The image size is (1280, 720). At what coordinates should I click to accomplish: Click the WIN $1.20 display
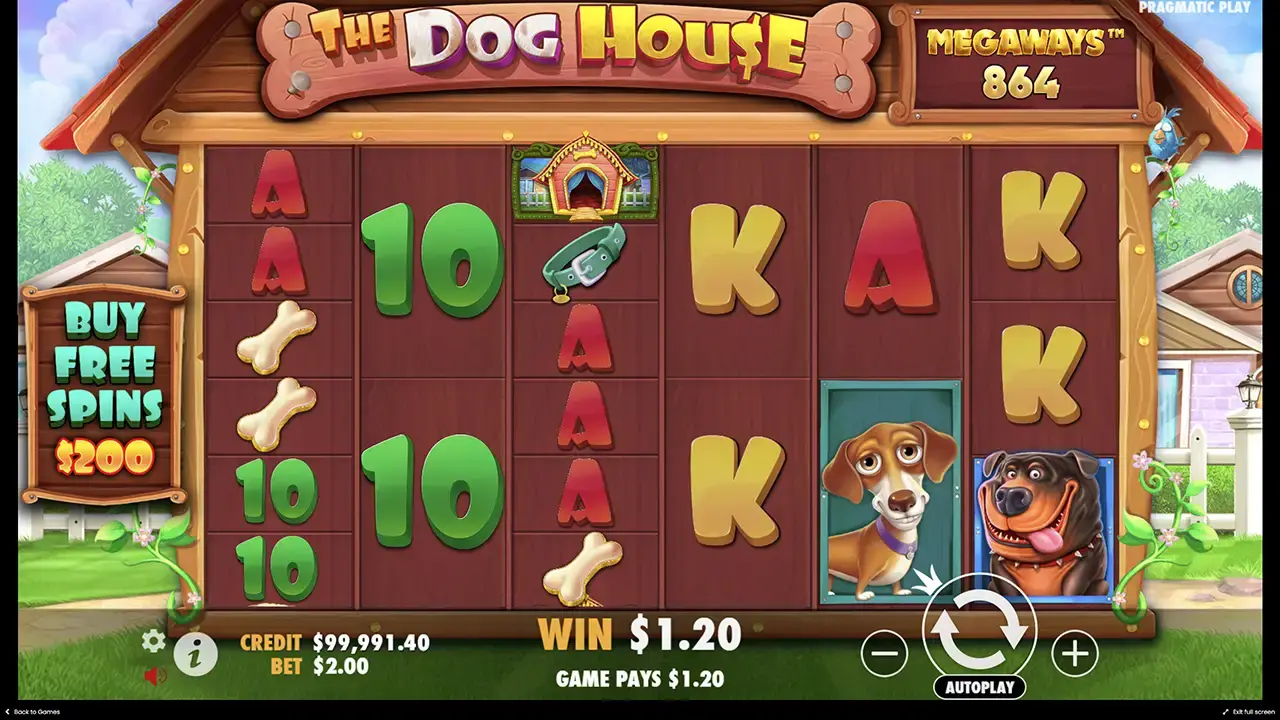tap(640, 634)
